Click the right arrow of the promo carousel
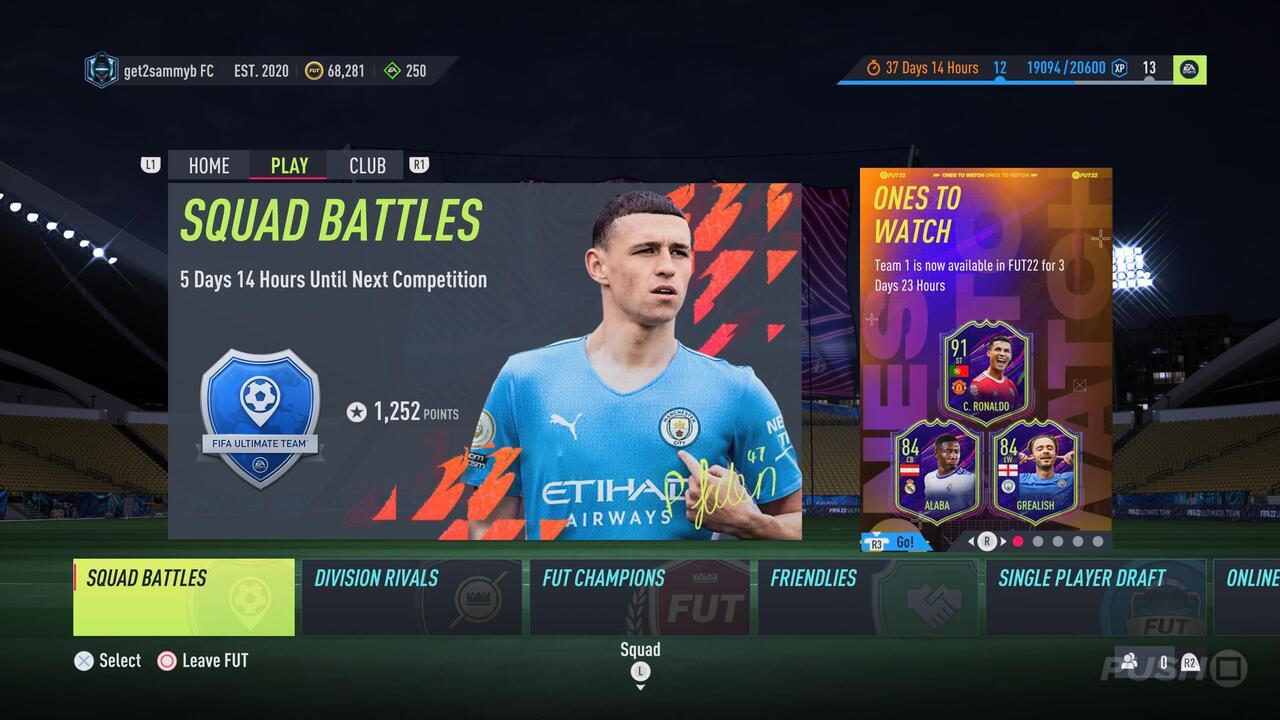1280x720 pixels. pyautogui.click(x=1001, y=541)
